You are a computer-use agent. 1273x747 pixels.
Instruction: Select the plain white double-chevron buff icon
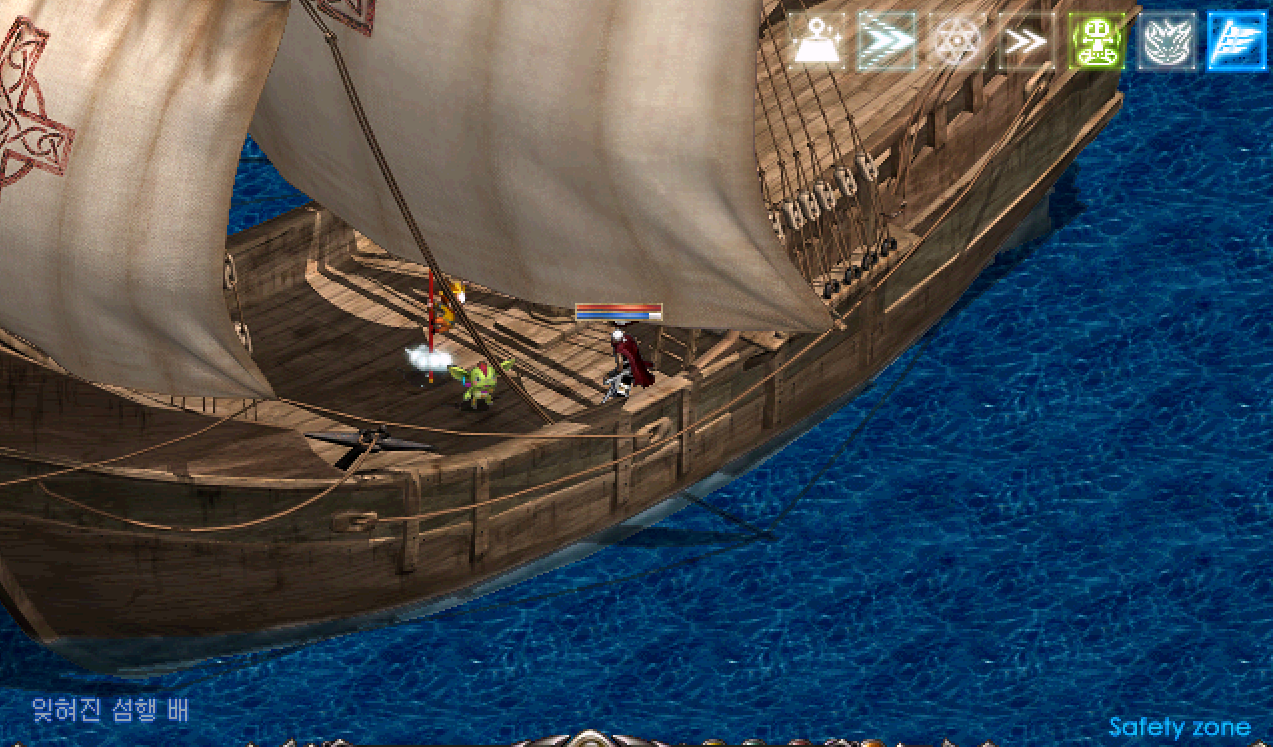(x=1026, y=42)
